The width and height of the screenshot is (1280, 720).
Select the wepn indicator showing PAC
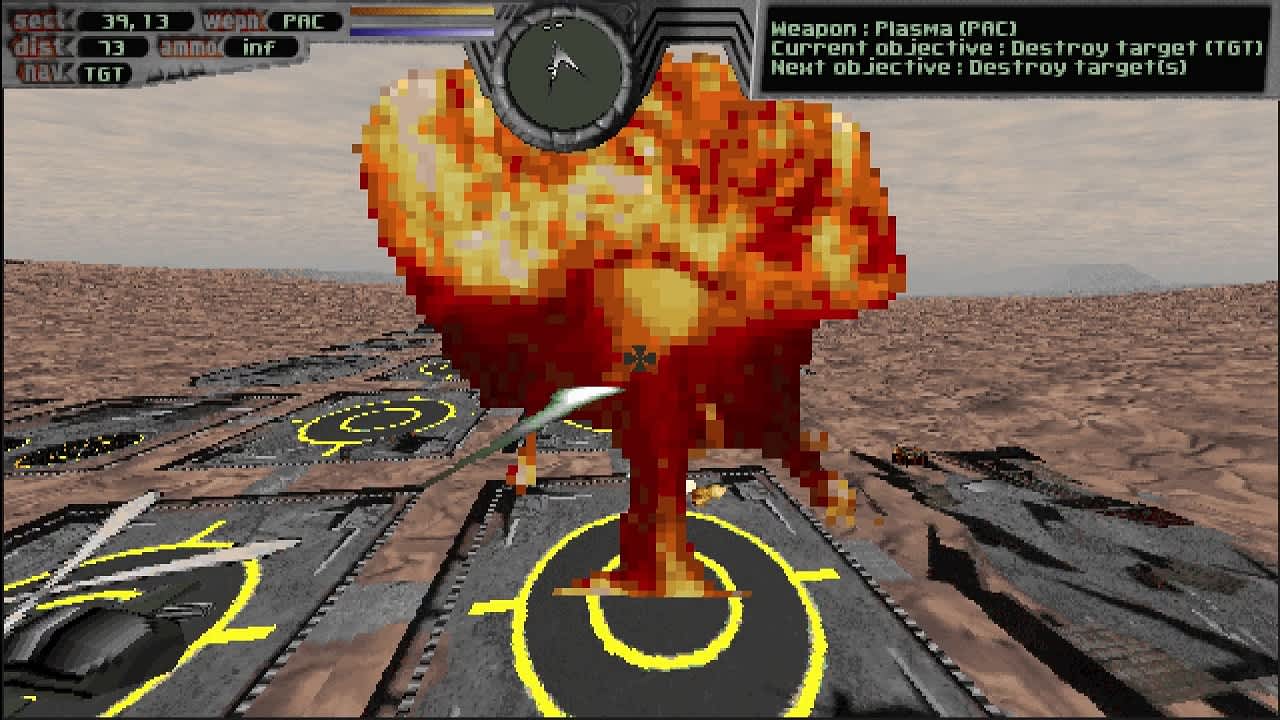point(303,20)
